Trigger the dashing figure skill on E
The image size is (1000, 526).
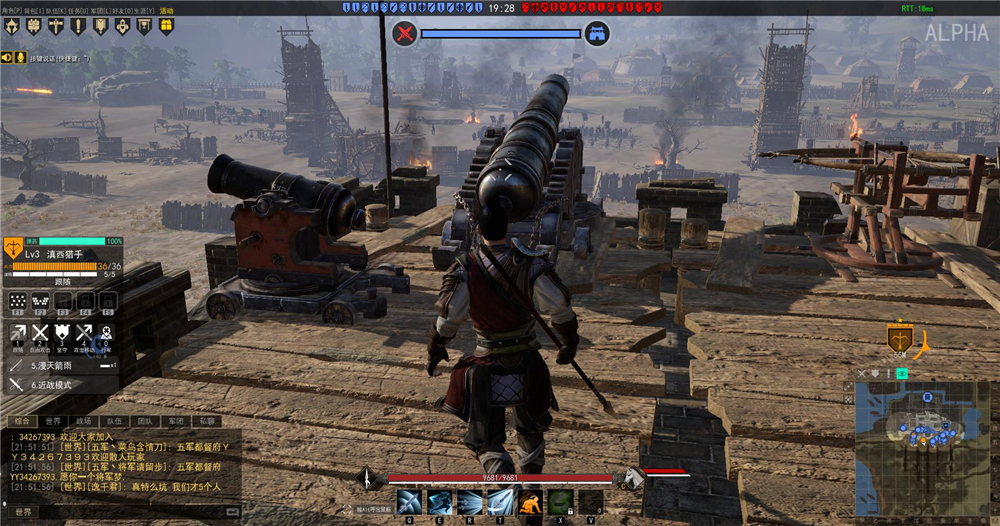point(440,501)
